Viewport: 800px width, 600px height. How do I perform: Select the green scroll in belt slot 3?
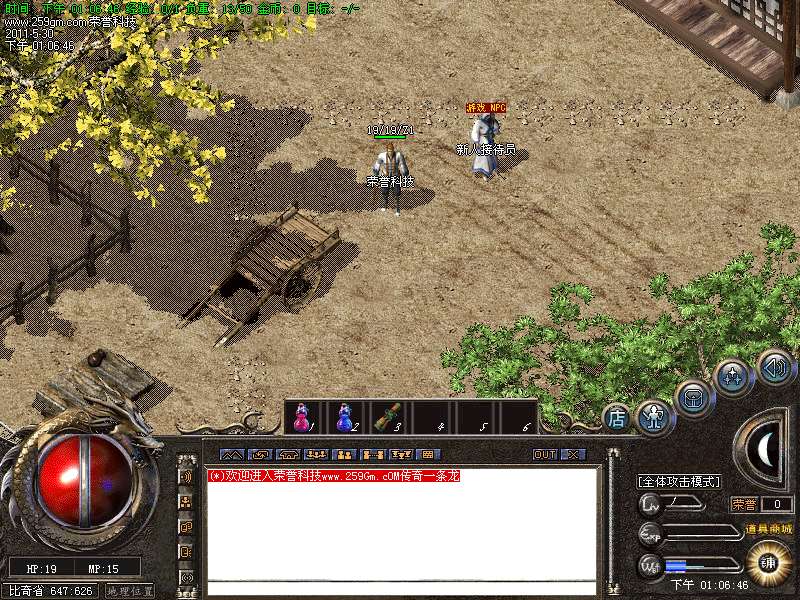pyautogui.click(x=387, y=418)
